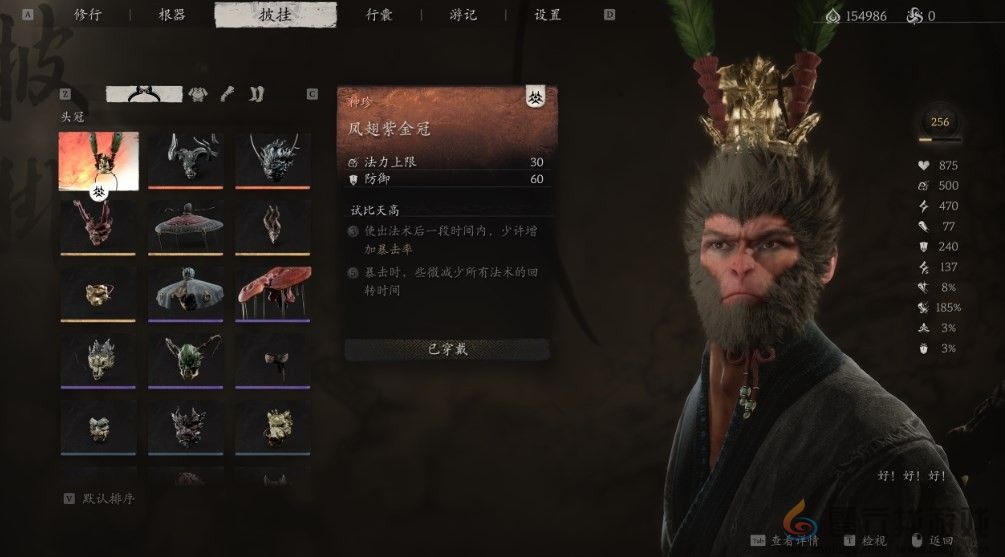The height and width of the screenshot is (557, 1005).
Task: Open the 设置 settings tab
Action: pos(548,15)
